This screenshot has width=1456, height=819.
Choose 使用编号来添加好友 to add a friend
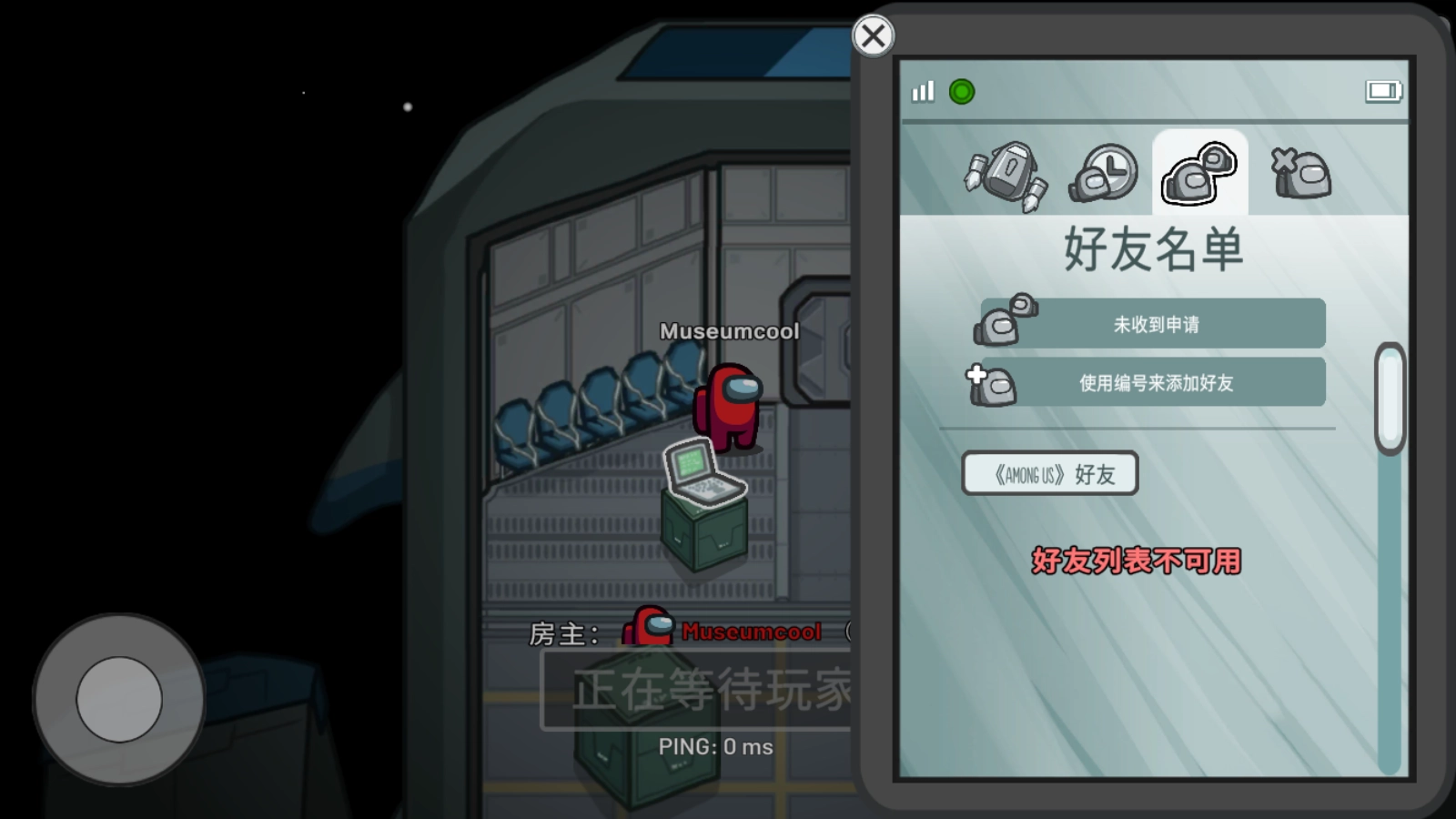pos(1154,382)
